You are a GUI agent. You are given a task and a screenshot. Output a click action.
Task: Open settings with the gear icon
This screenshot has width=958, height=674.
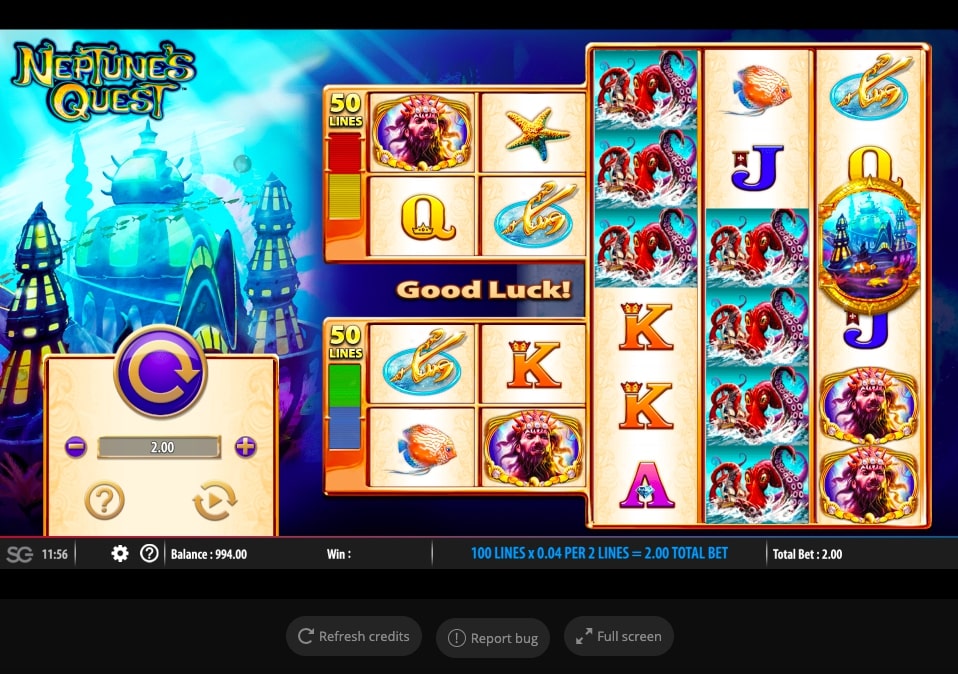pos(120,553)
